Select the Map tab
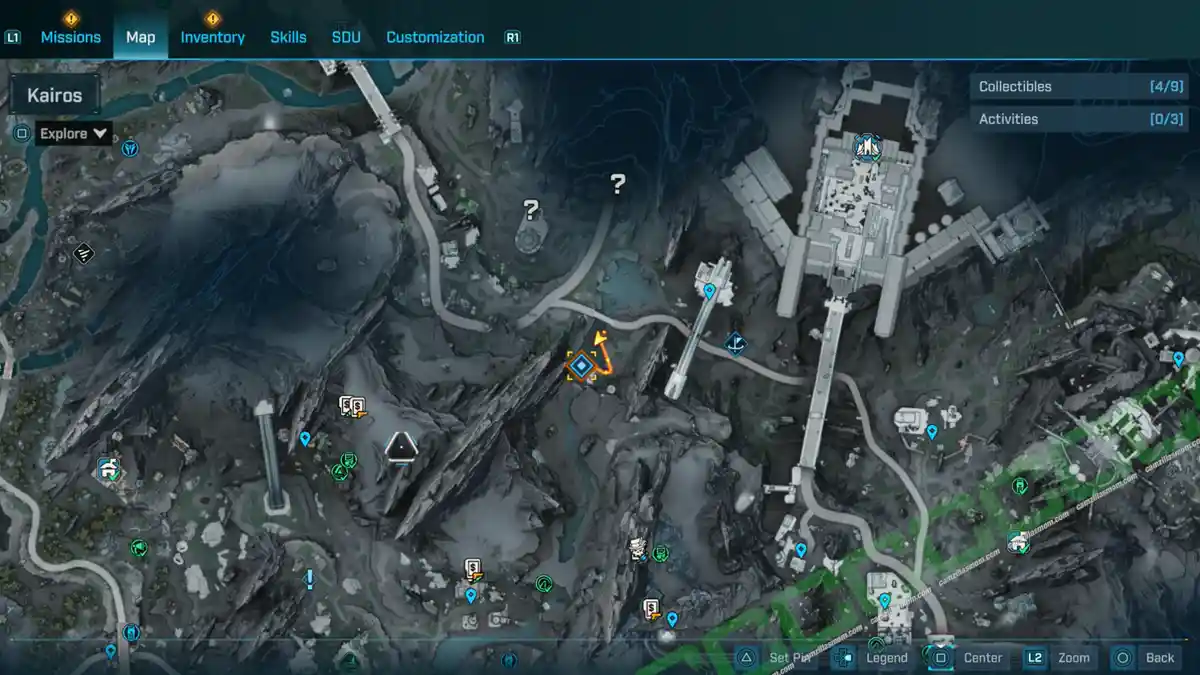This screenshot has height=675, width=1200. point(140,37)
